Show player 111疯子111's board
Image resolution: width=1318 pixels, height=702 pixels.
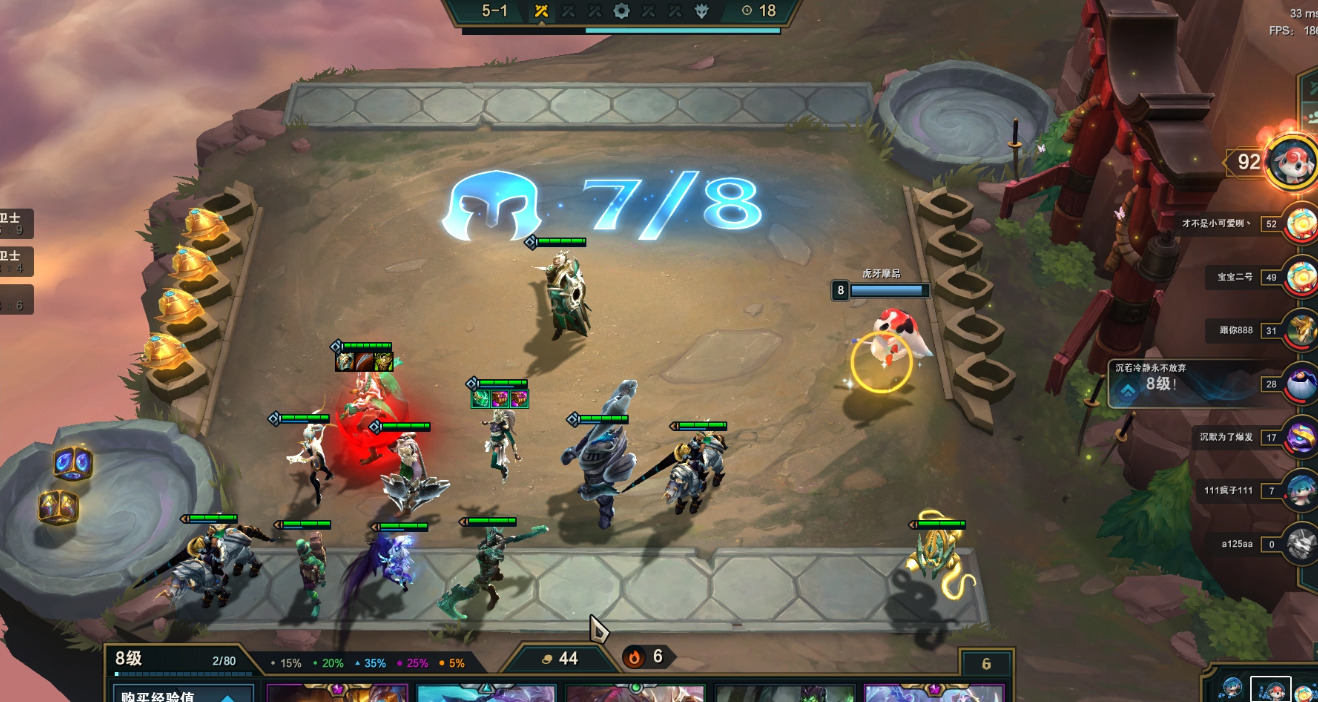pyautogui.click(x=1301, y=490)
